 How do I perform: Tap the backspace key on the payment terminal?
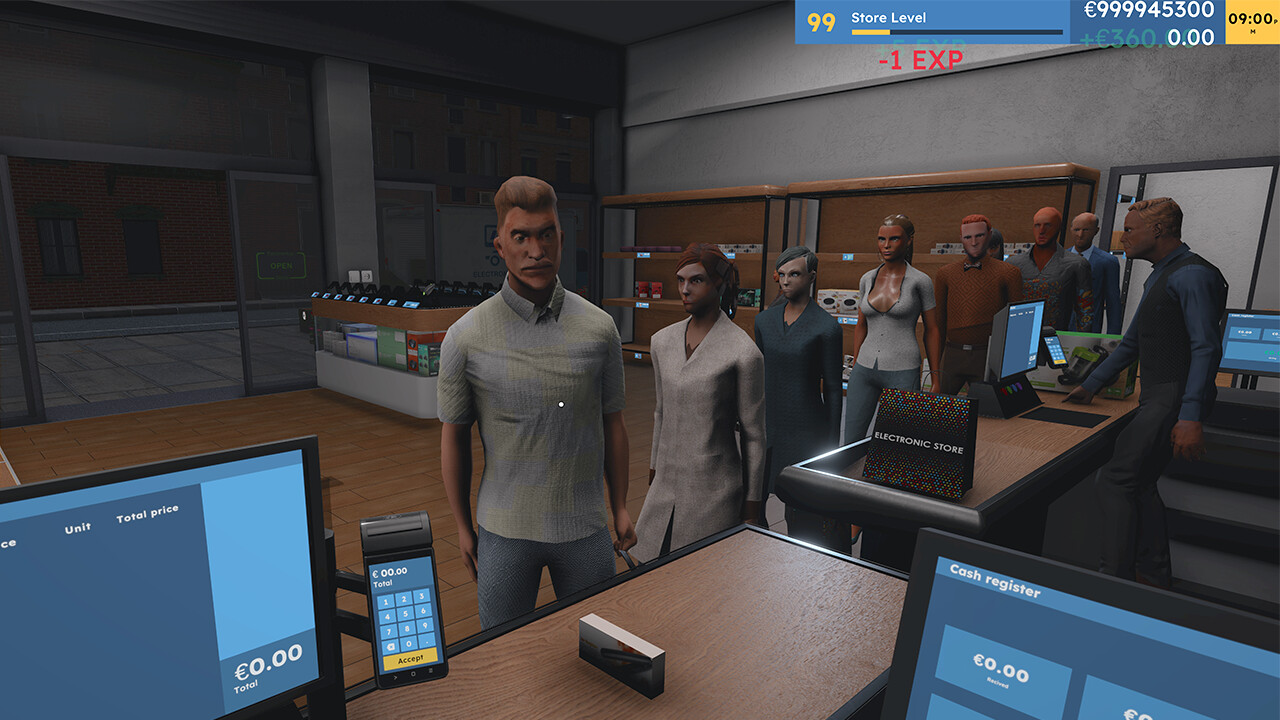coord(391,646)
